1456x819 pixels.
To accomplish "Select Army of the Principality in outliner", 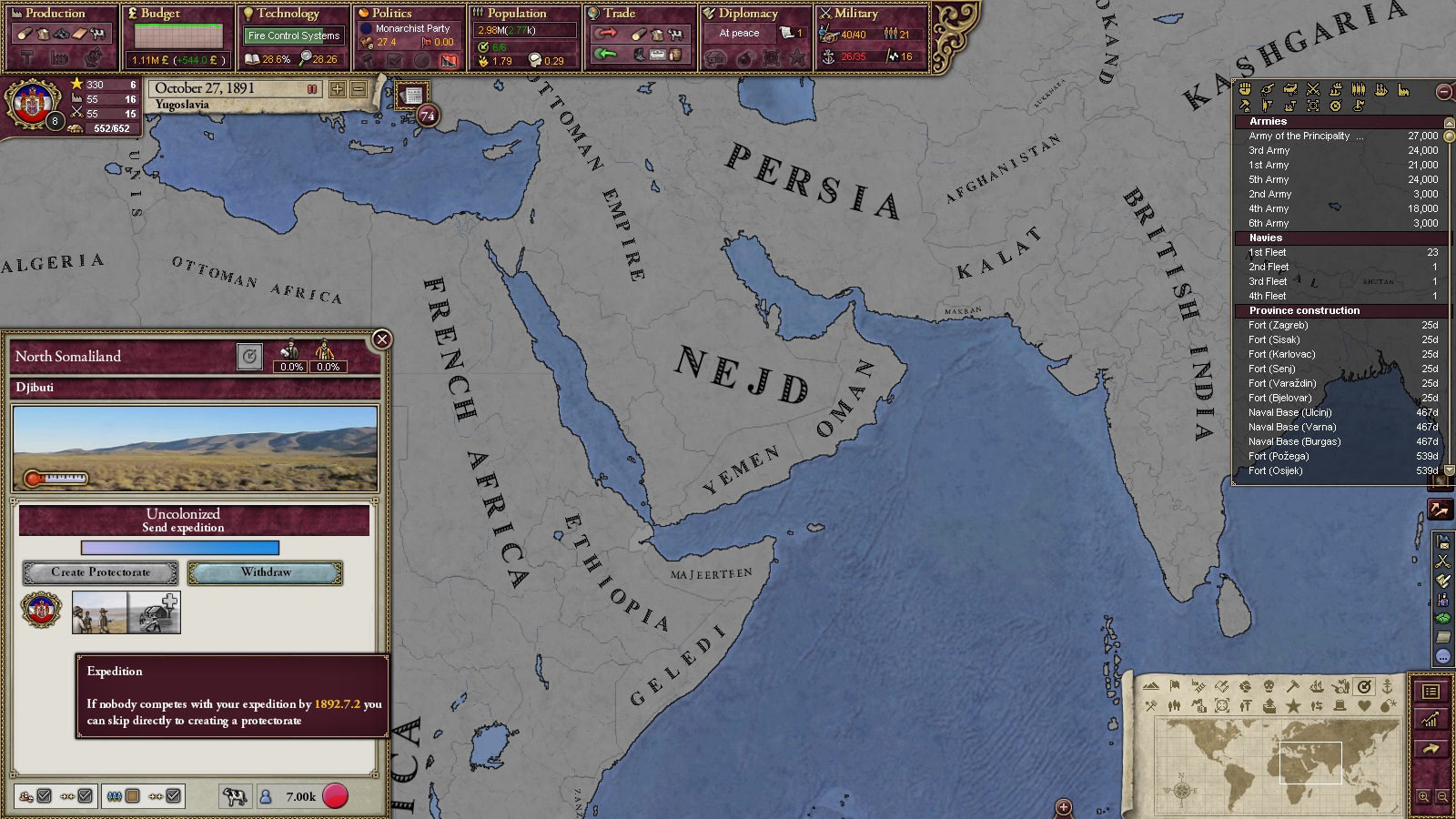I will click(x=1301, y=136).
